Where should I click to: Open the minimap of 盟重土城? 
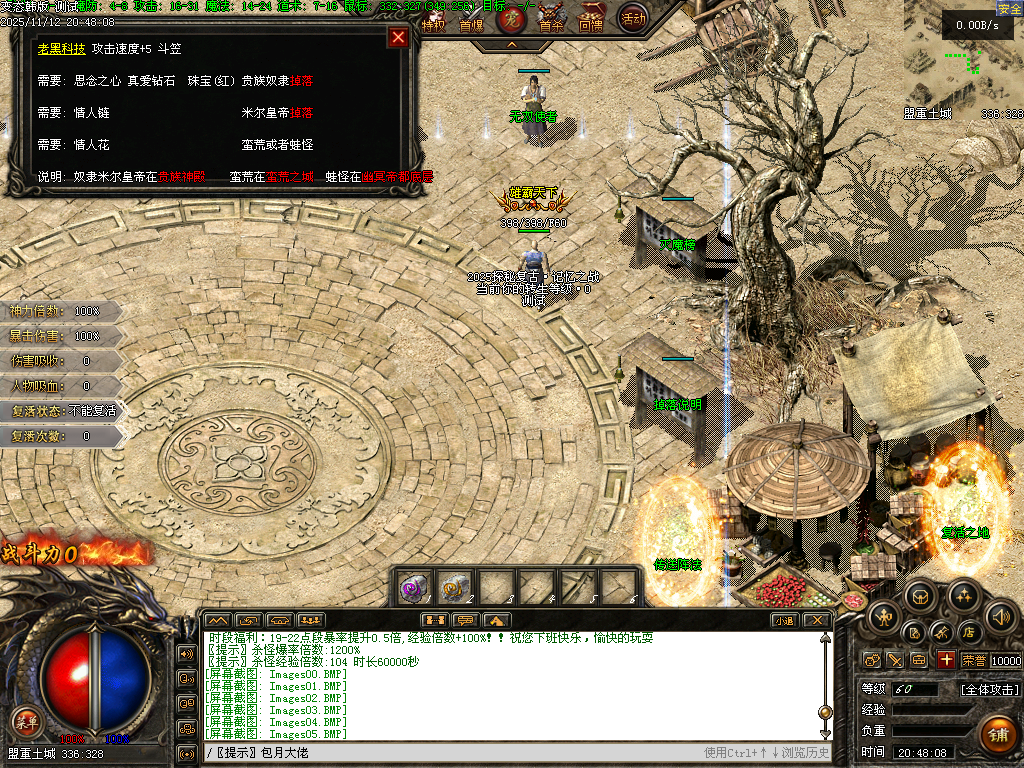pos(958,58)
